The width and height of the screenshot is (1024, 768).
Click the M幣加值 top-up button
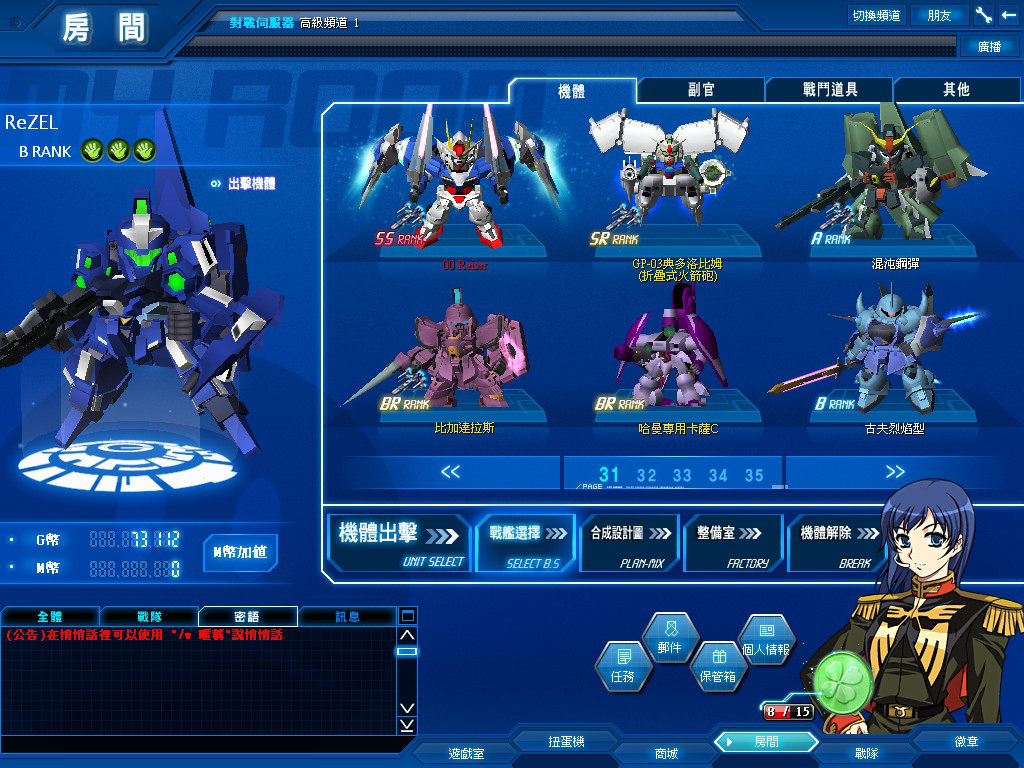pos(240,552)
